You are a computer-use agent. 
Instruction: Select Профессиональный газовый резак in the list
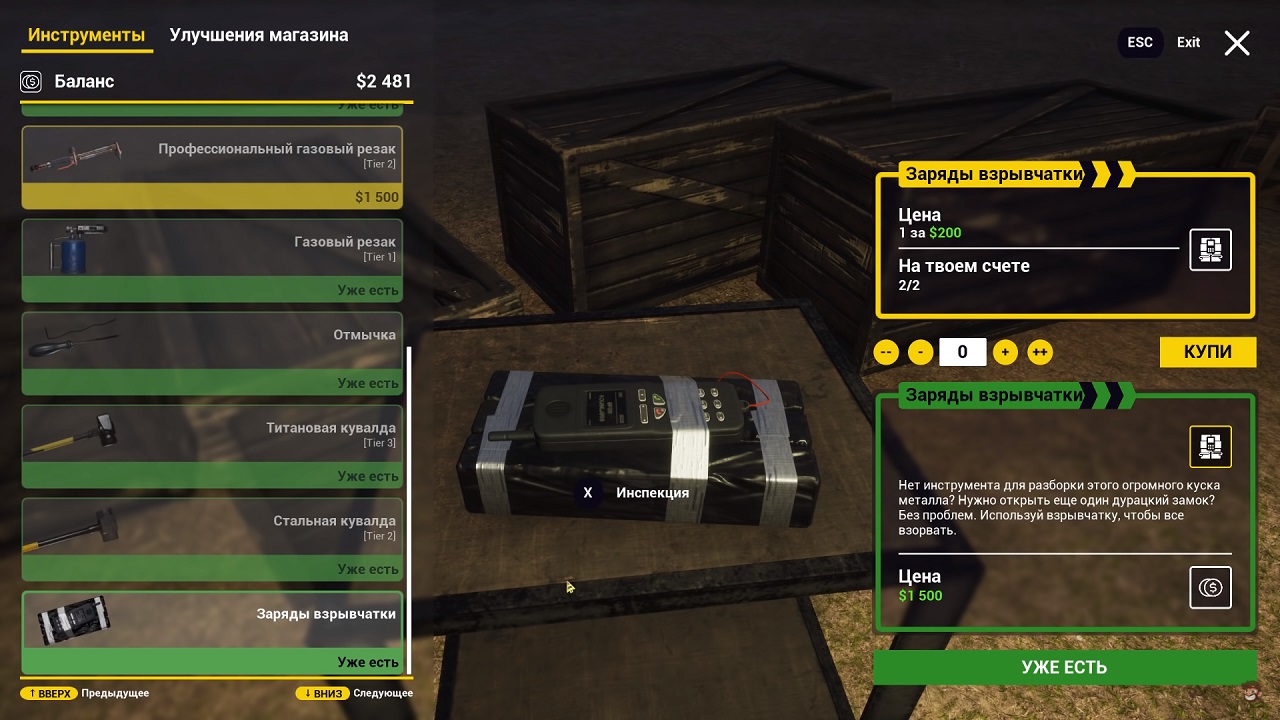pyautogui.click(x=212, y=166)
